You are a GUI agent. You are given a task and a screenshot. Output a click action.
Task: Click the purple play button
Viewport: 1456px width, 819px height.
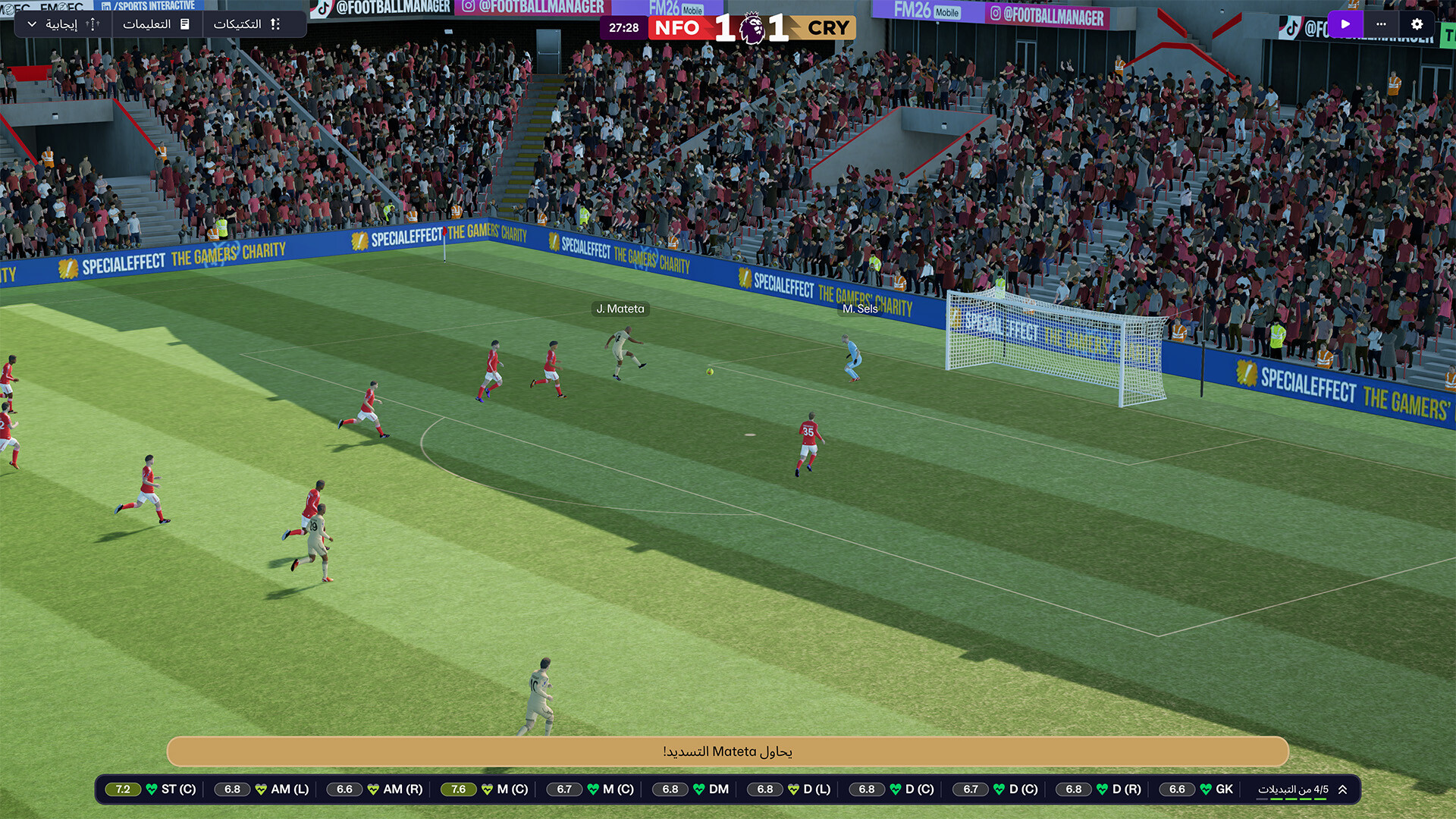click(1345, 24)
